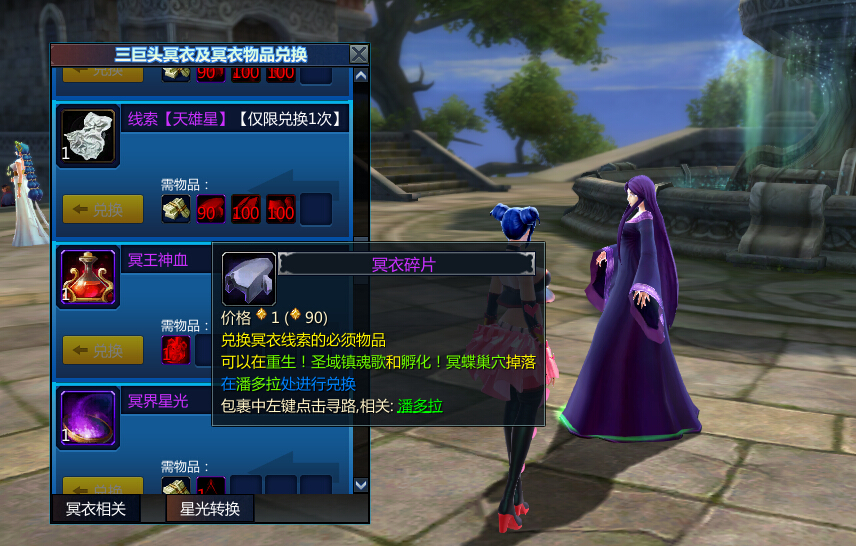Click required red material icon under 冥王神血

176,350
